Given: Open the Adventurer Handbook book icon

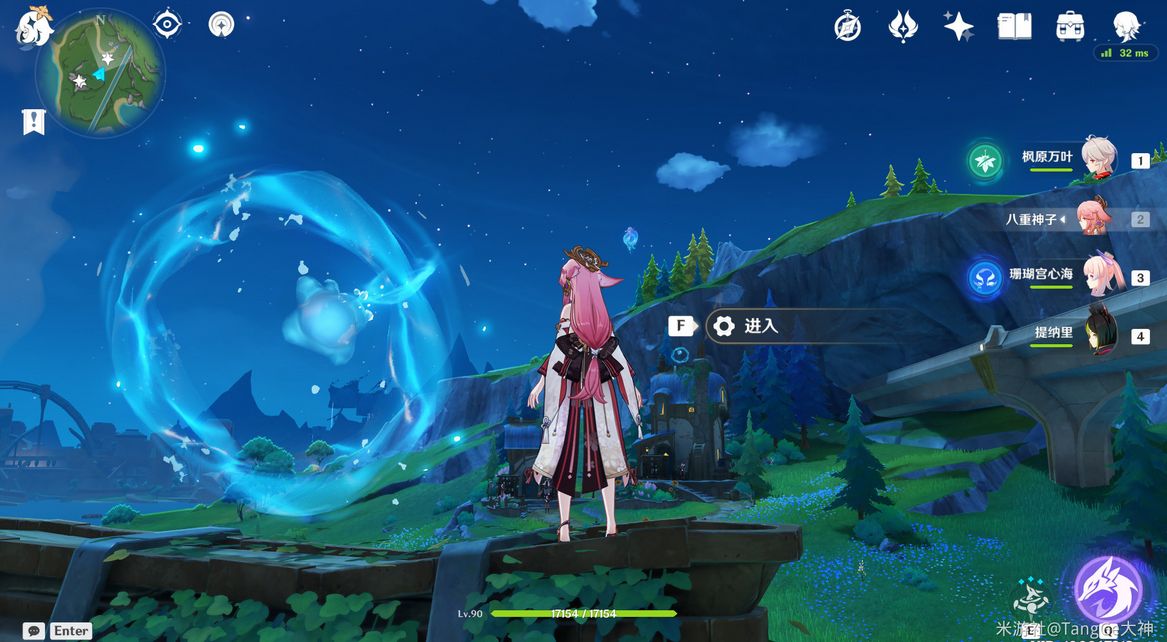Looking at the screenshot, I should point(1014,27).
